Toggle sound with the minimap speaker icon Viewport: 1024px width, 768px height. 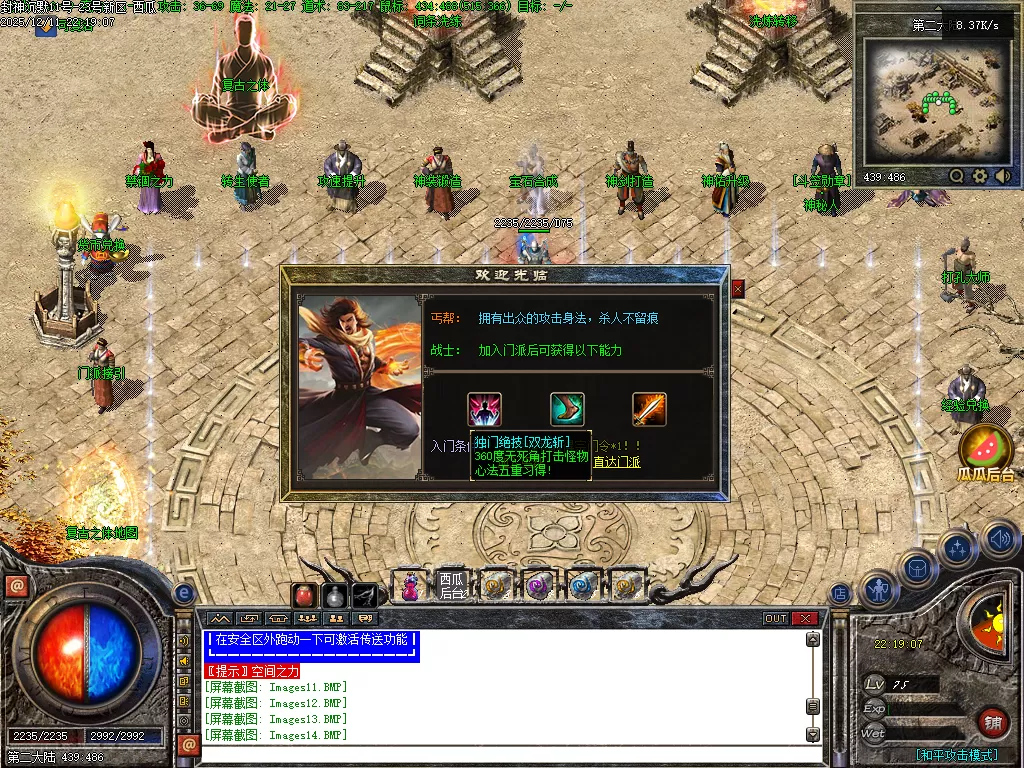pos(1002,176)
